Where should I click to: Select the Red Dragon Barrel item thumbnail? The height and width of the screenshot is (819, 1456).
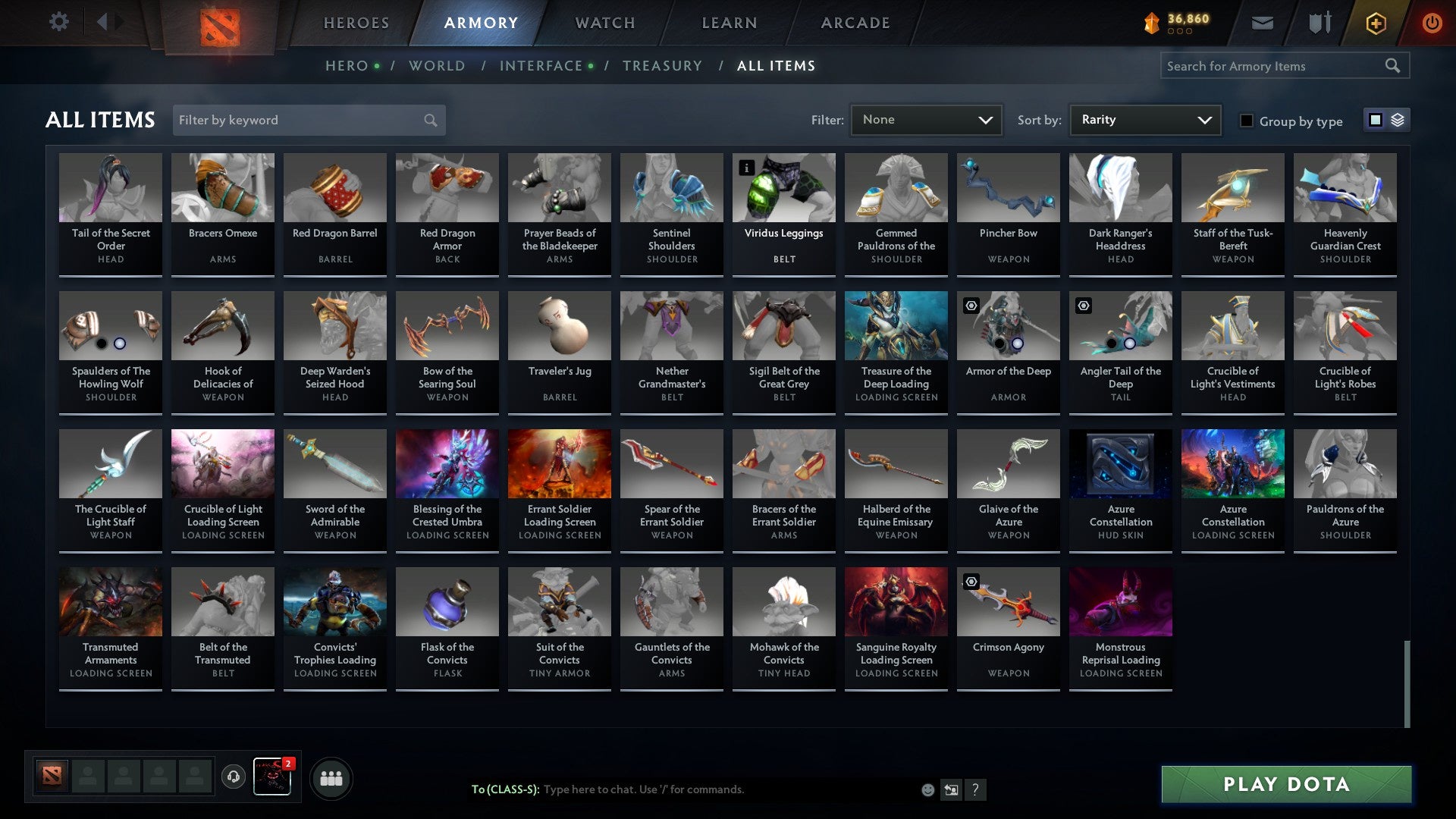point(334,187)
